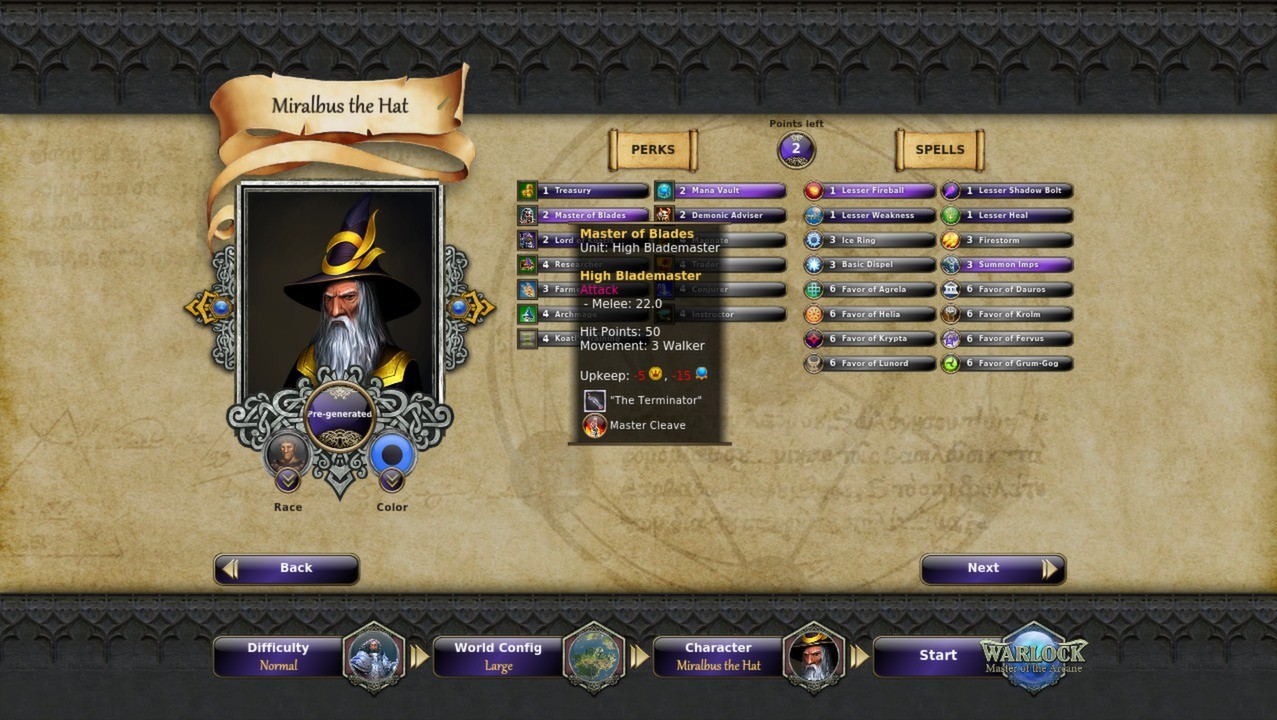Proceed with the Next button

[992, 568]
